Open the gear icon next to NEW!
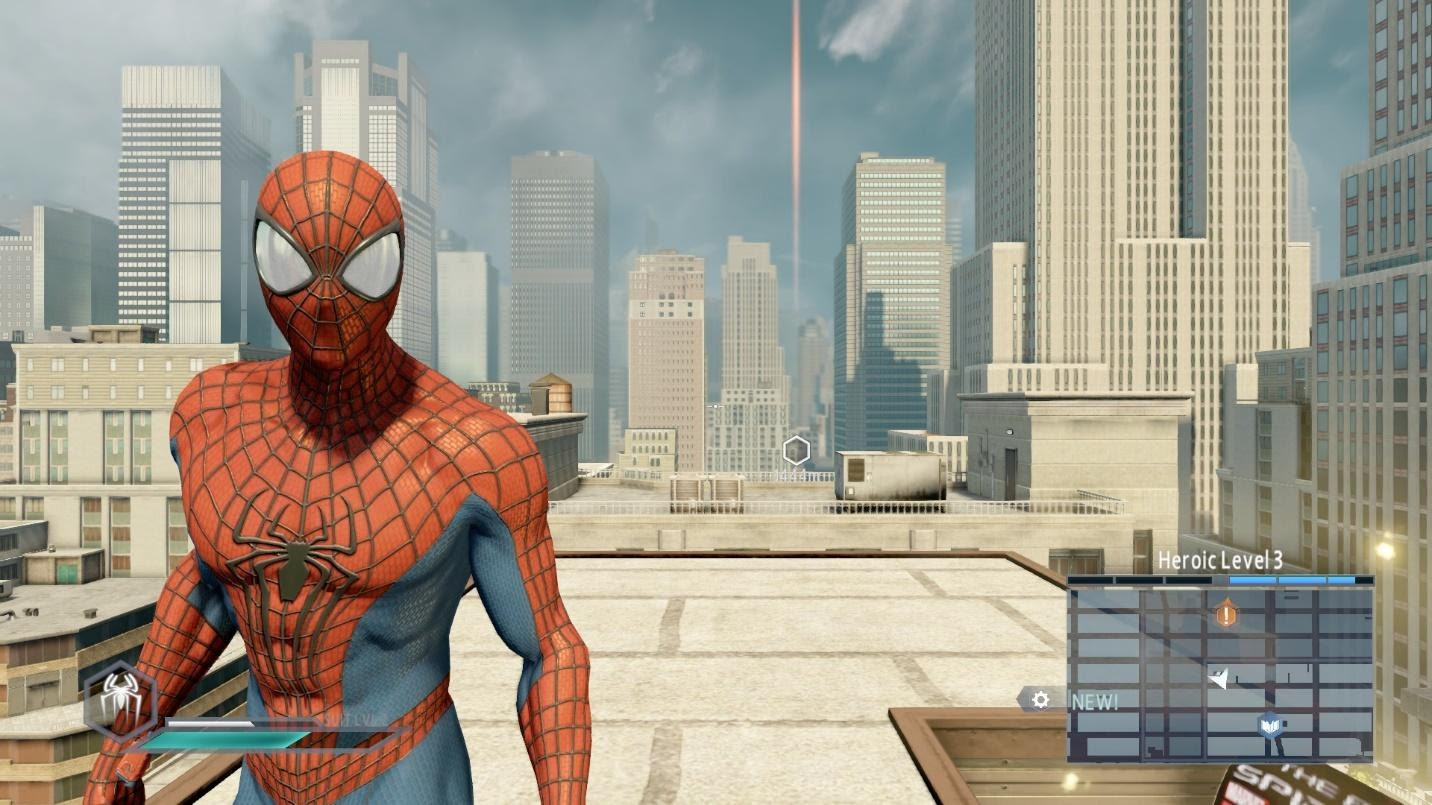 coord(1041,700)
